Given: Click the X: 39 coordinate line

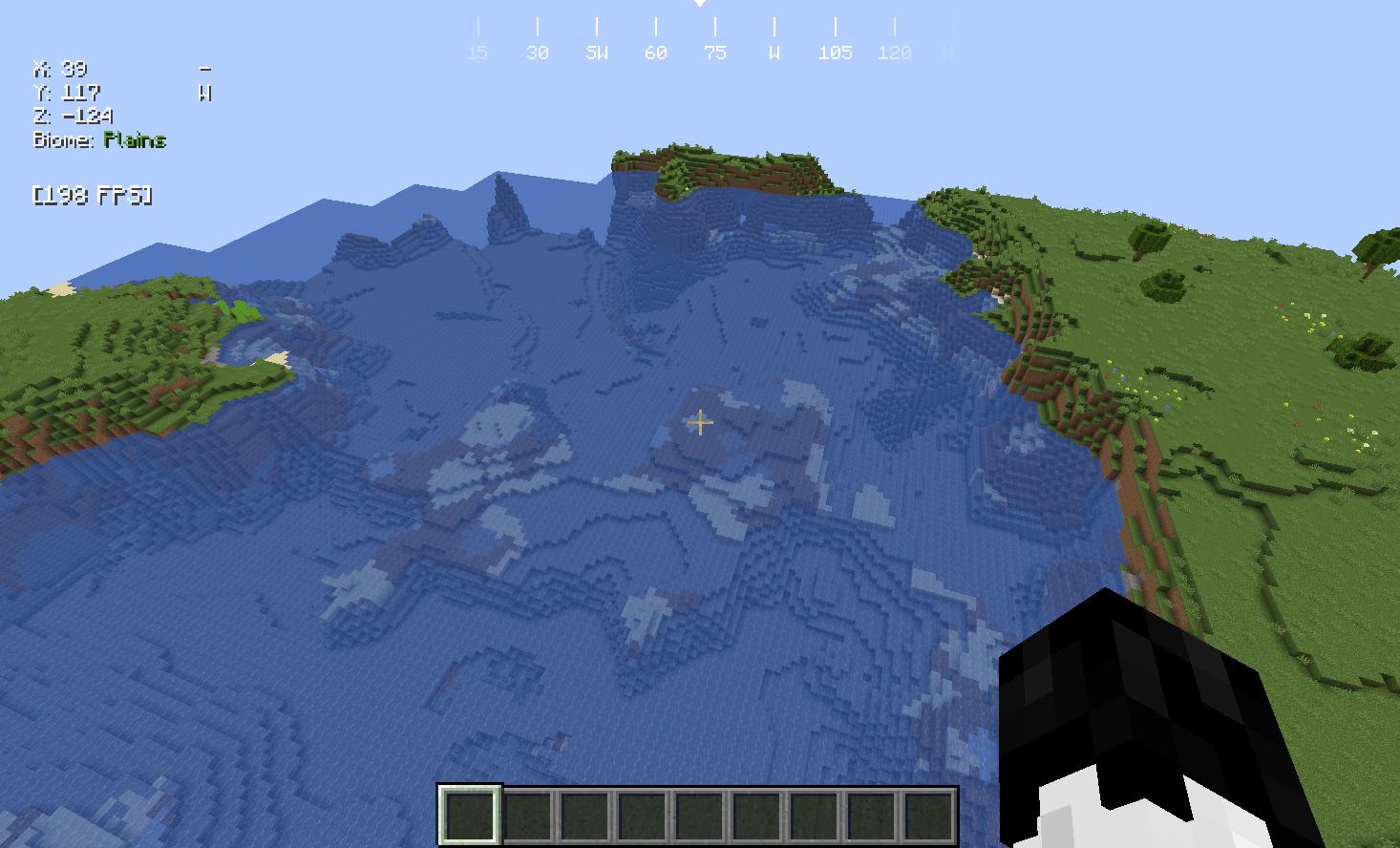Looking at the screenshot, I should (59, 69).
